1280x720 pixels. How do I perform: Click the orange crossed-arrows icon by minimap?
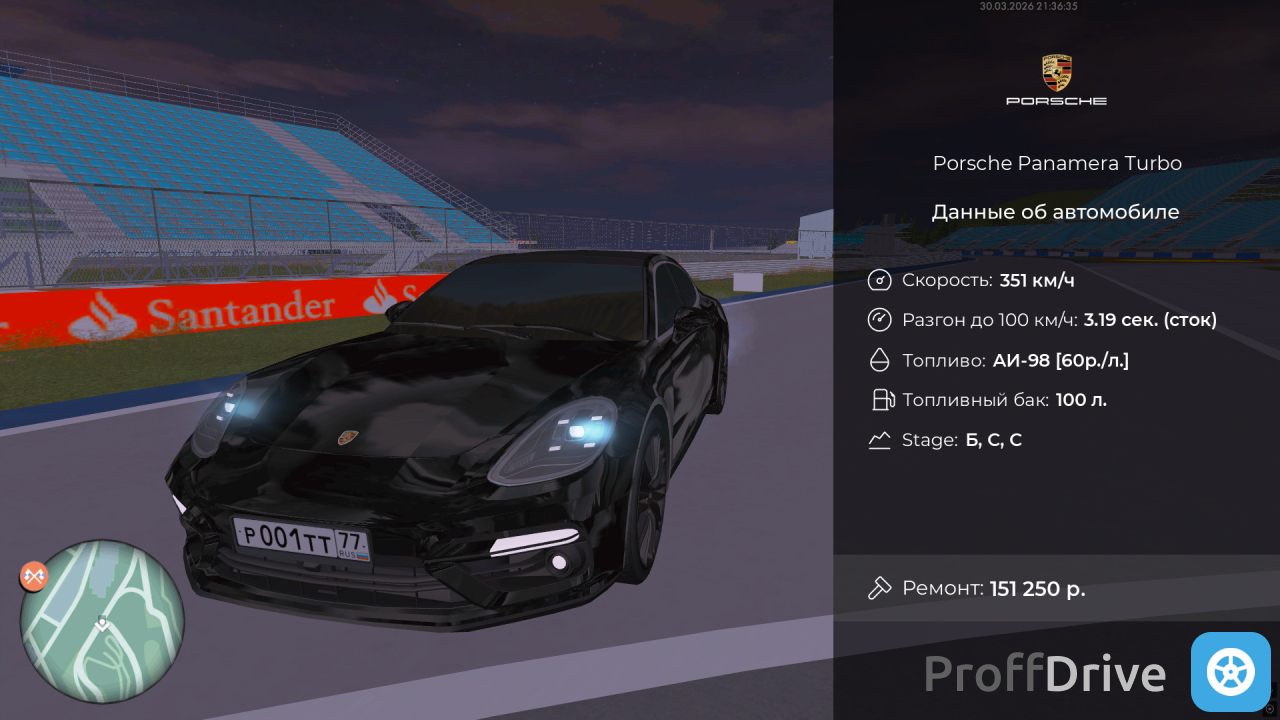coord(35,576)
